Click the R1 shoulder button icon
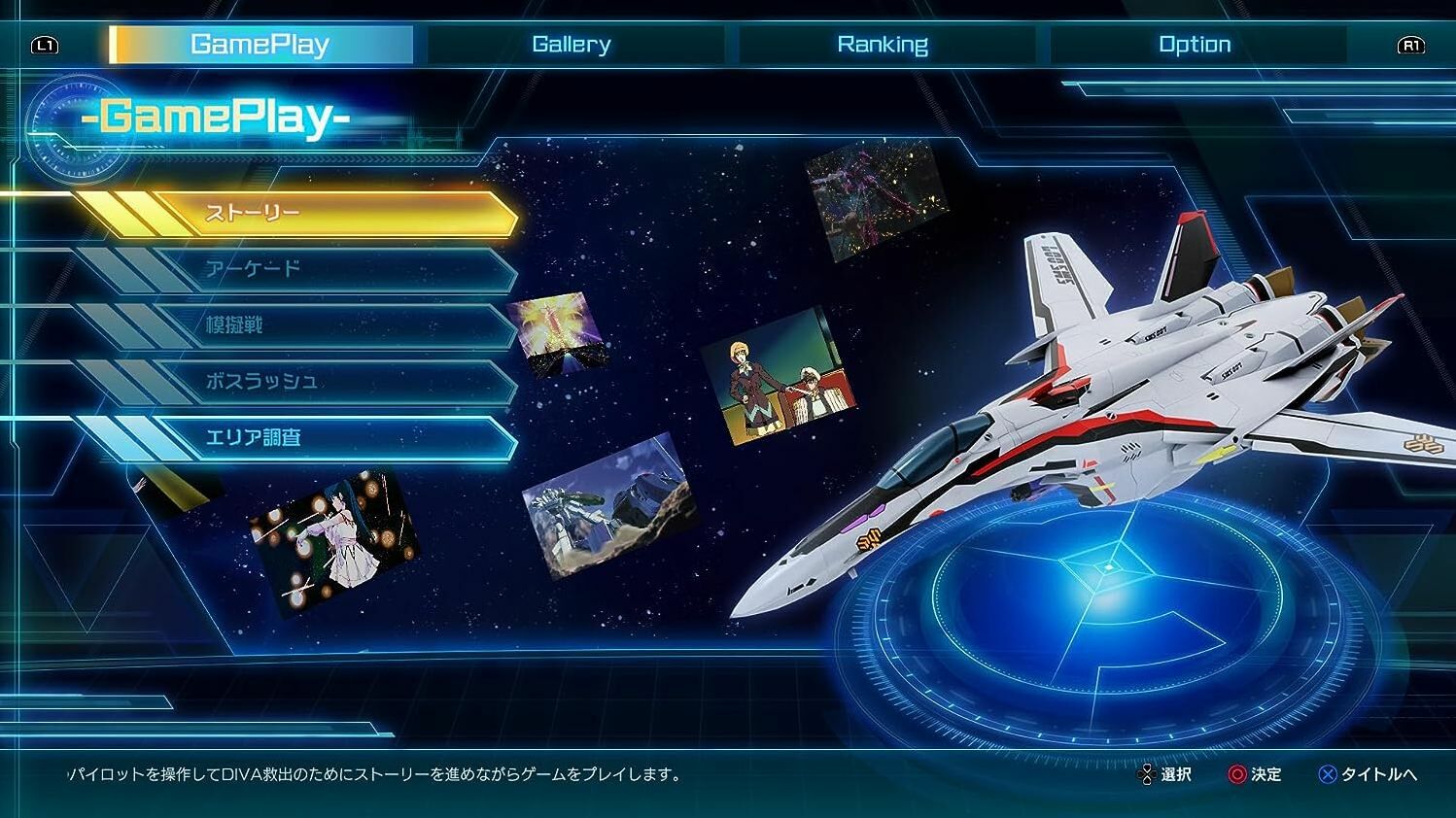This screenshot has height=818, width=1456. pos(1411,45)
